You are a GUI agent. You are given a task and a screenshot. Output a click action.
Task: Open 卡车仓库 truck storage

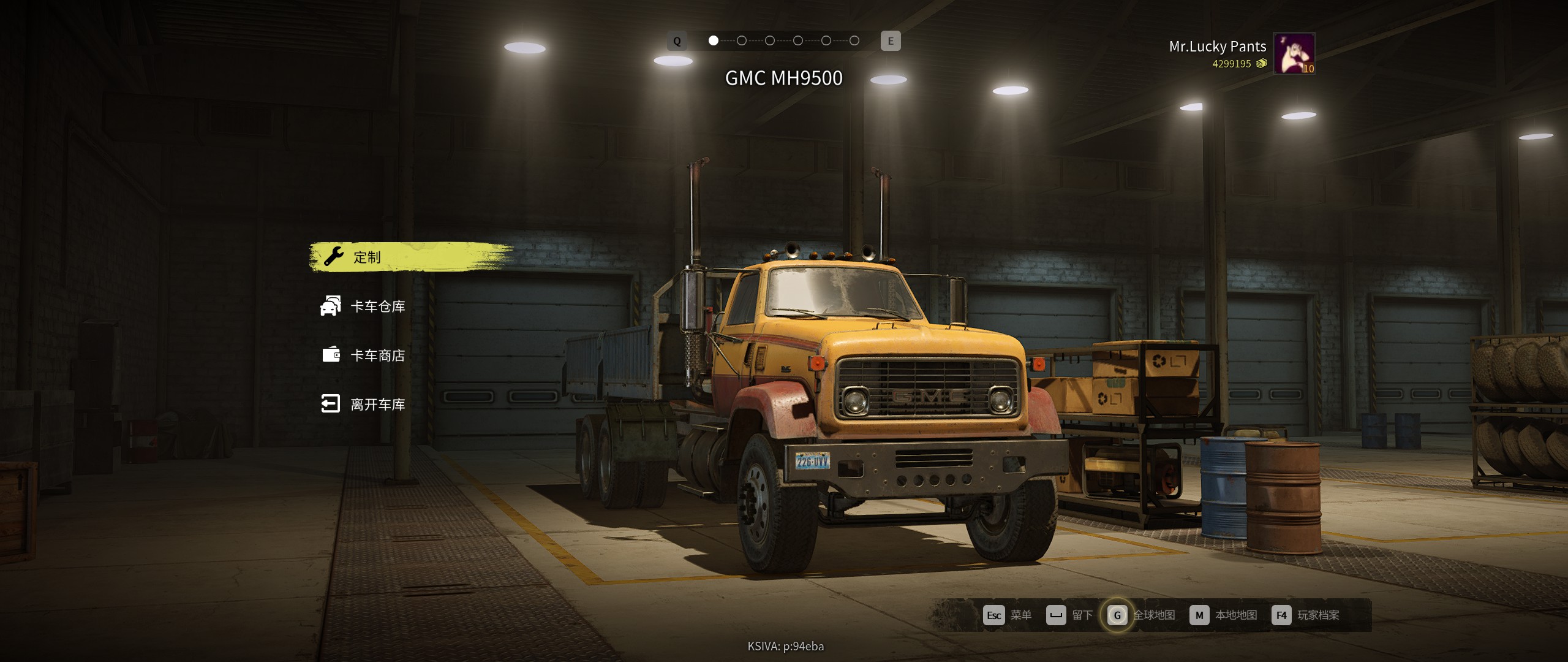(377, 306)
